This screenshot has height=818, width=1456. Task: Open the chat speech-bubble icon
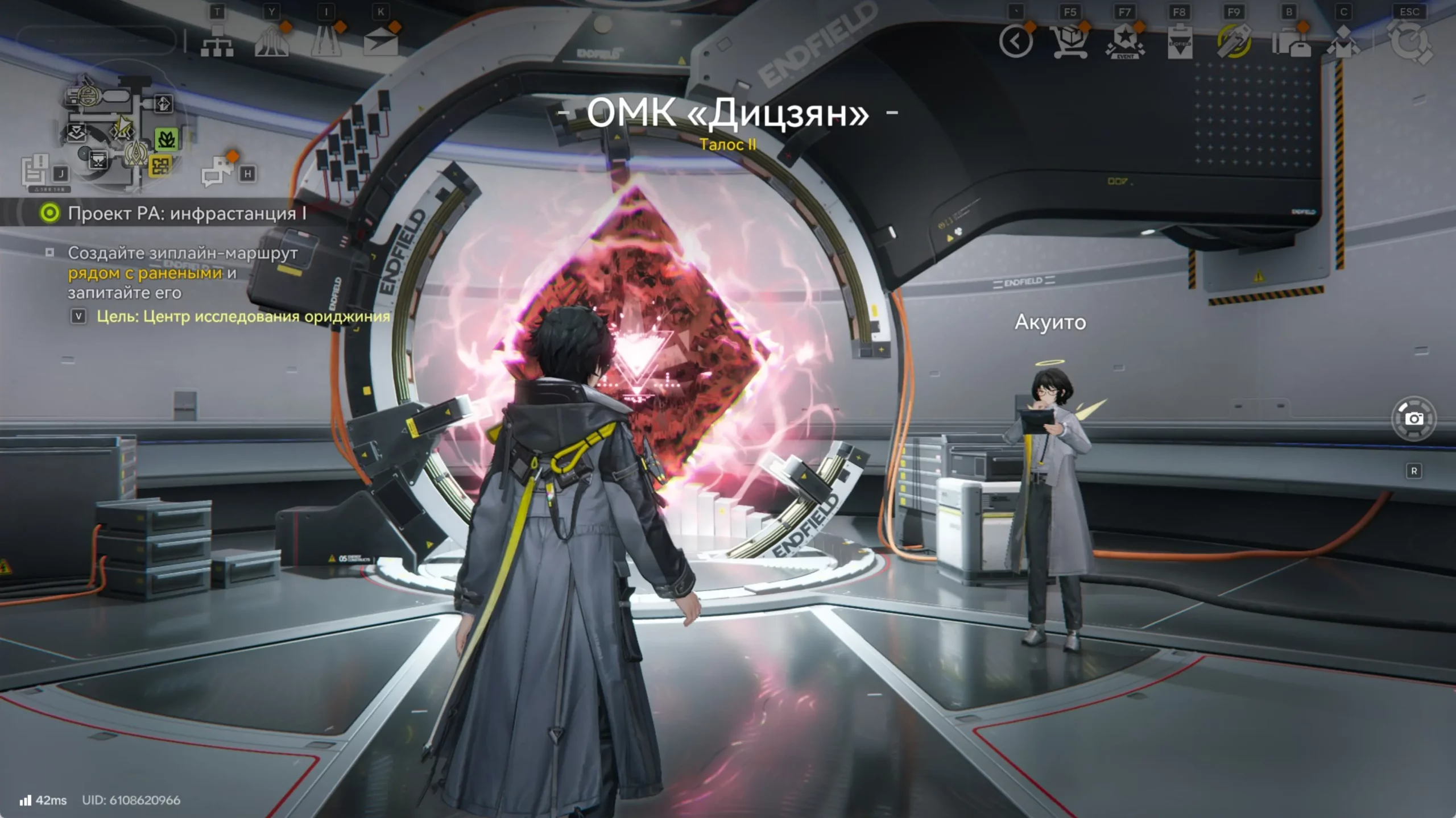pyautogui.click(x=217, y=171)
